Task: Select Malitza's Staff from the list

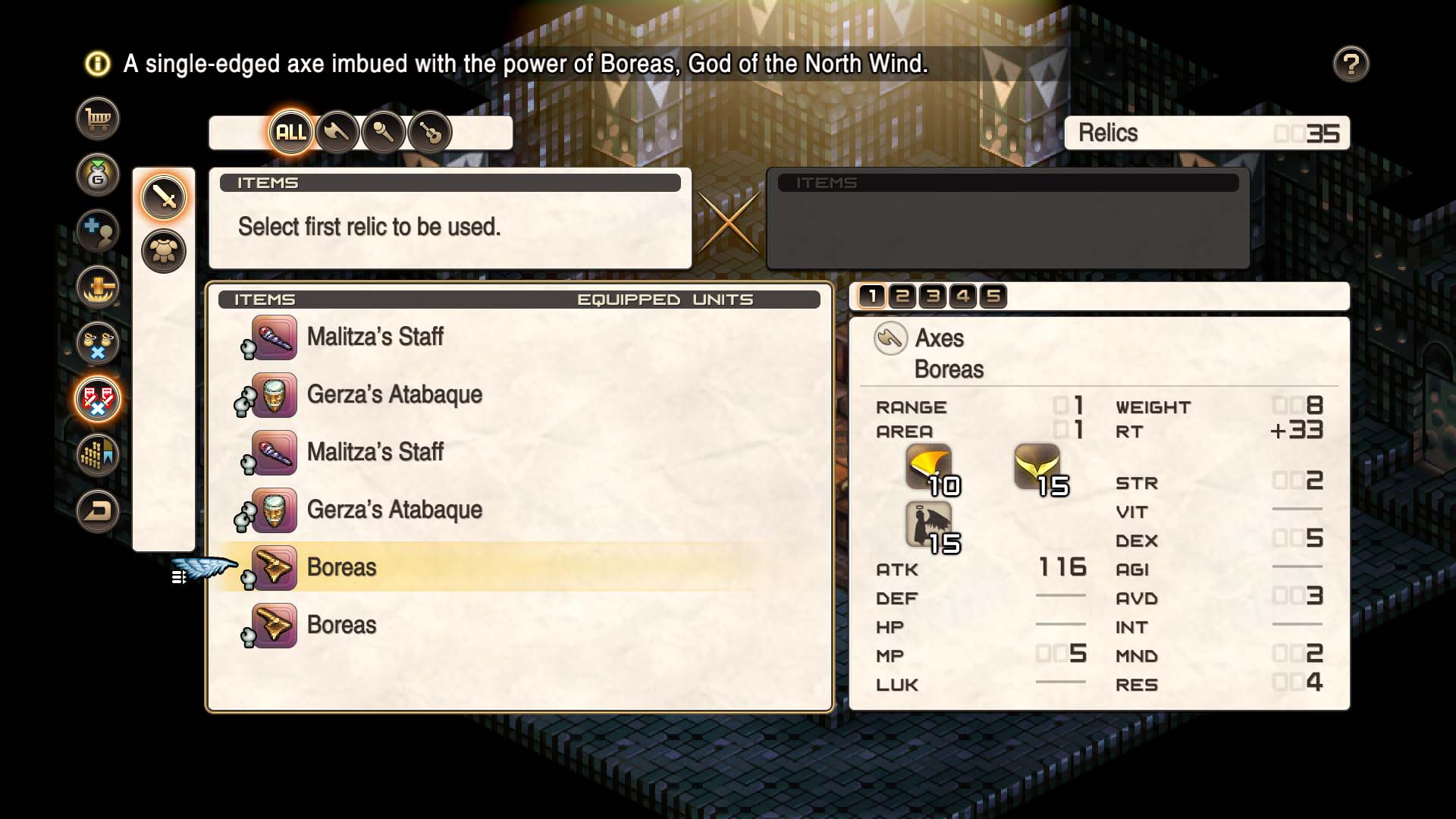Action: [x=377, y=337]
